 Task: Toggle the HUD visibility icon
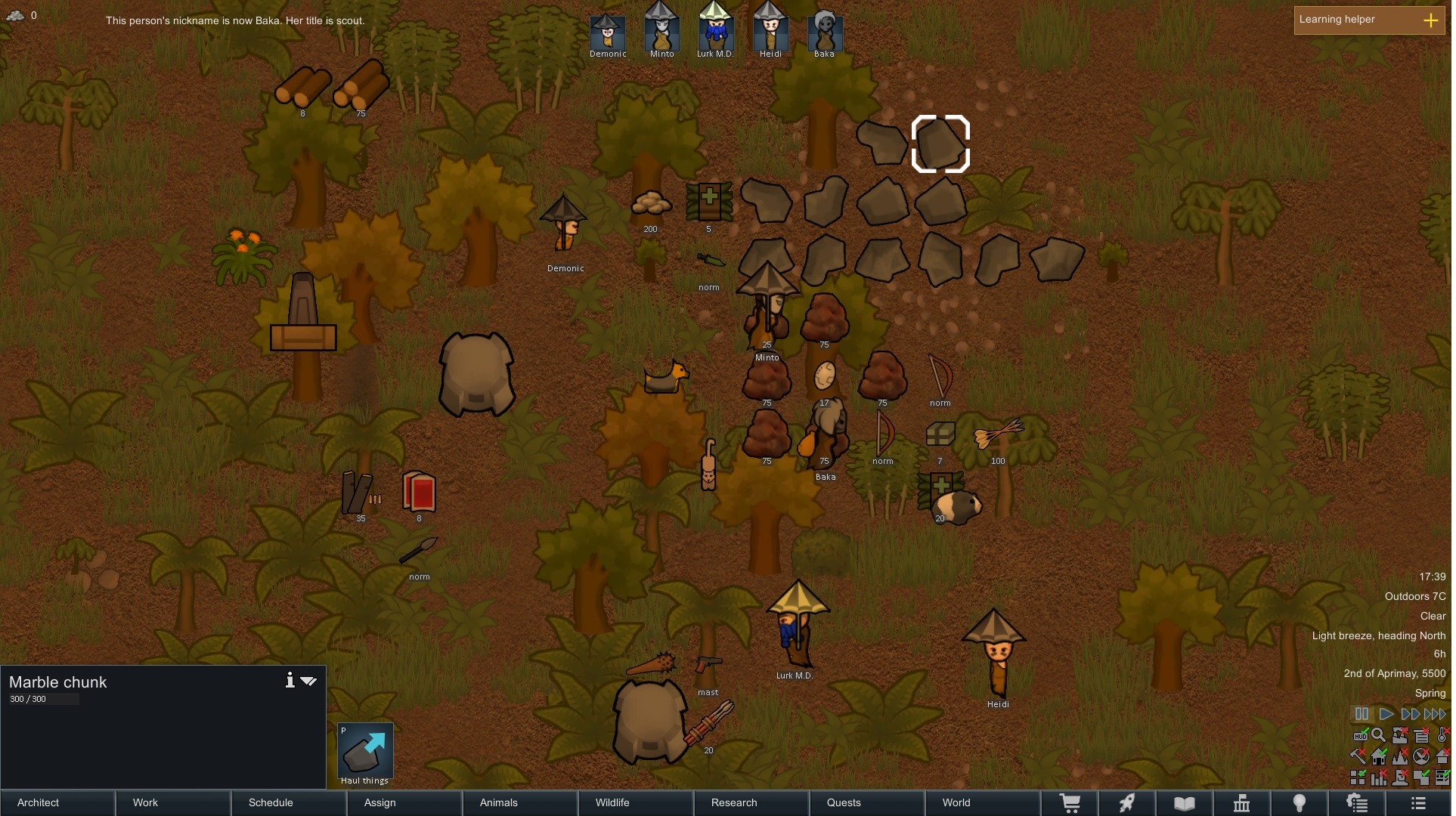point(1360,735)
